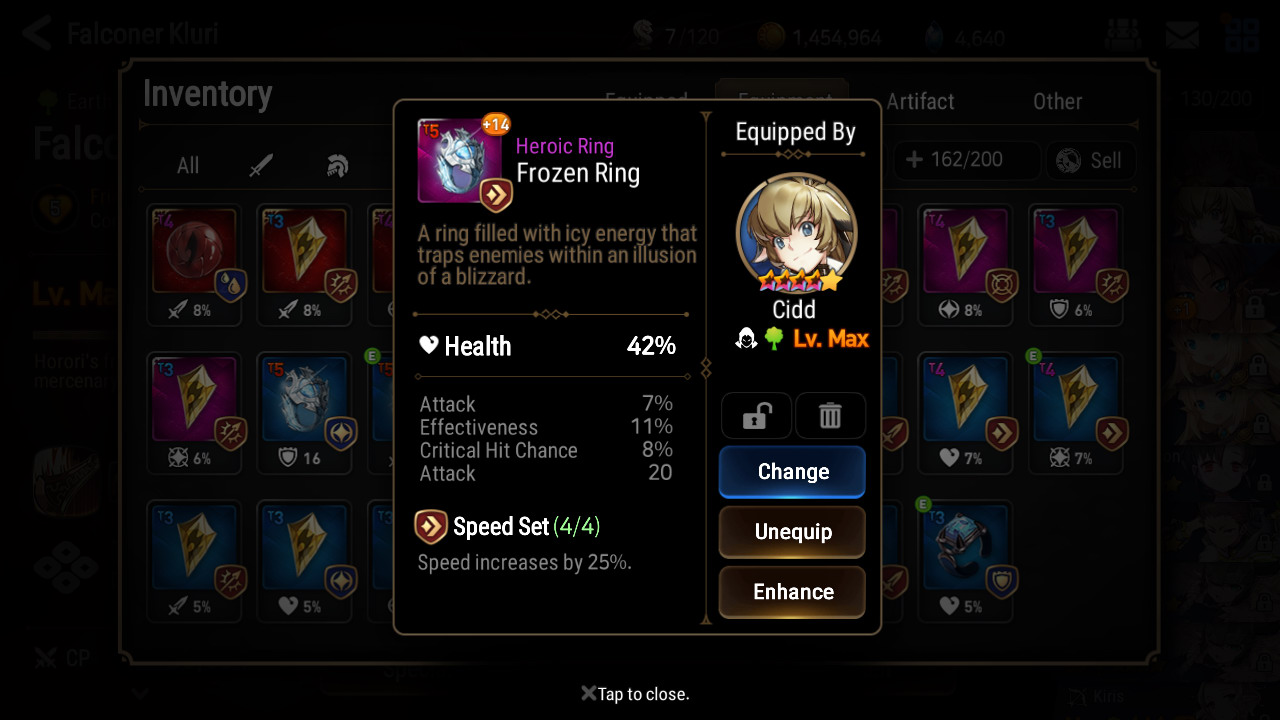The image size is (1280, 720).
Task: Tap Cidd's hero portrait
Action: click(x=796, y=234)
